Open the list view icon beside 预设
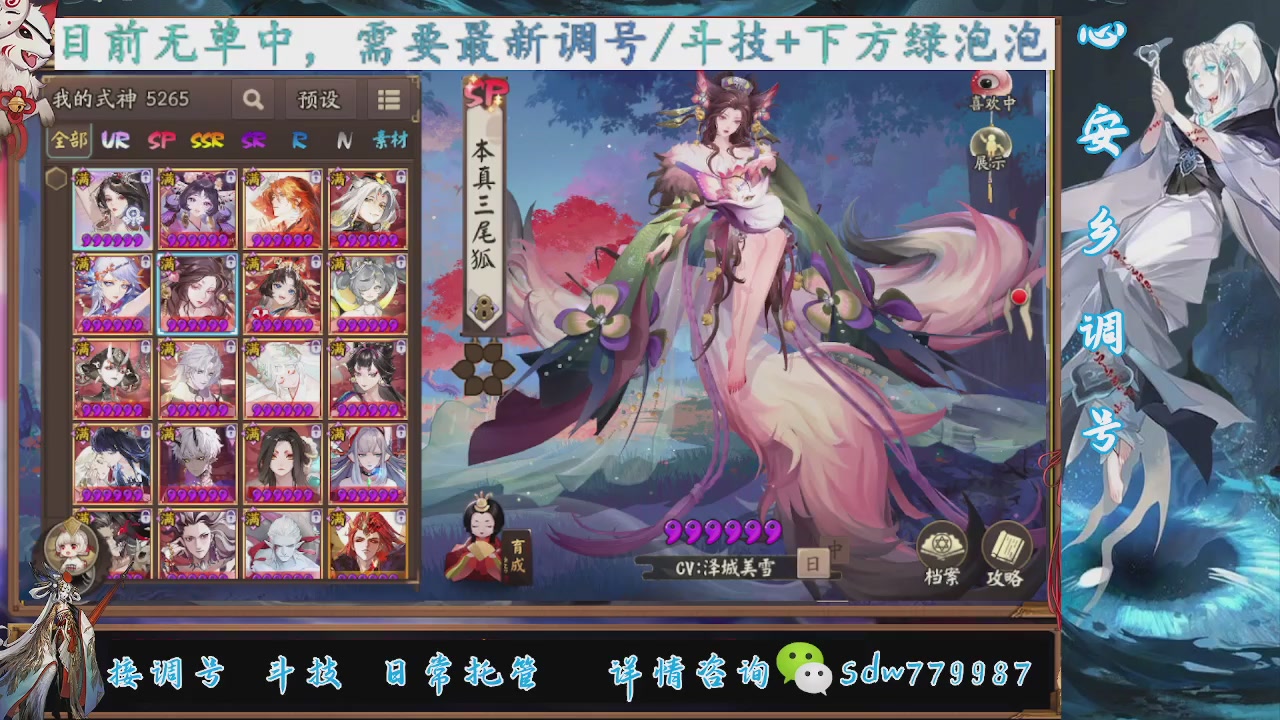 388,100
